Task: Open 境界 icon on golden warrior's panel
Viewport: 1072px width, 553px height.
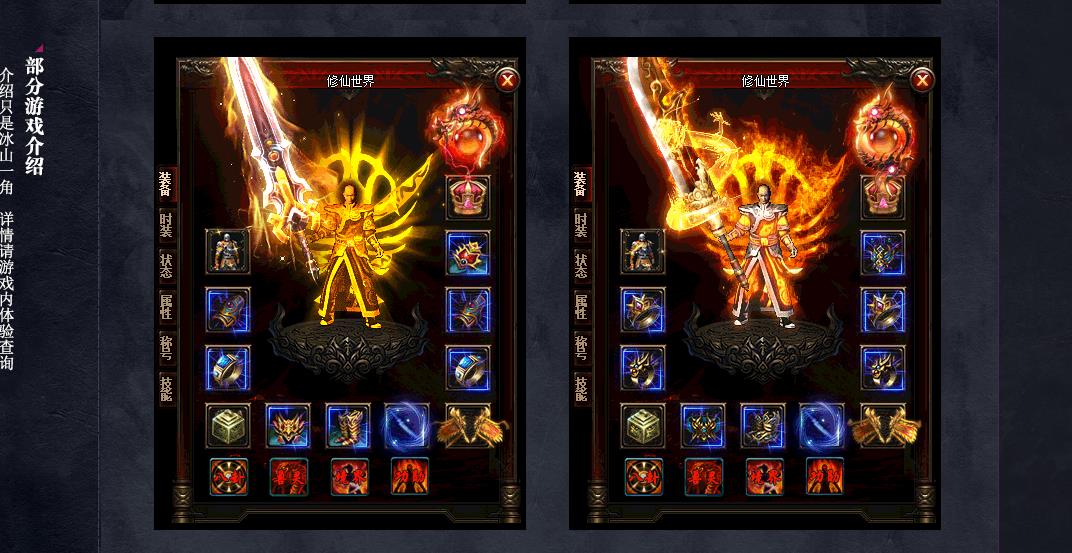Action: [x=349, y=476]
